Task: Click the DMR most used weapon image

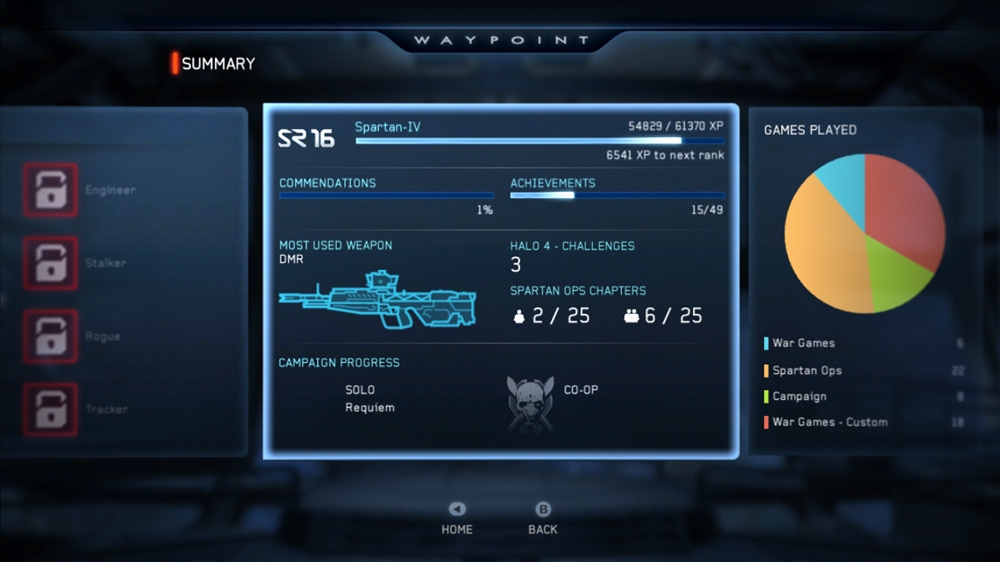Action: pos(377,299)
